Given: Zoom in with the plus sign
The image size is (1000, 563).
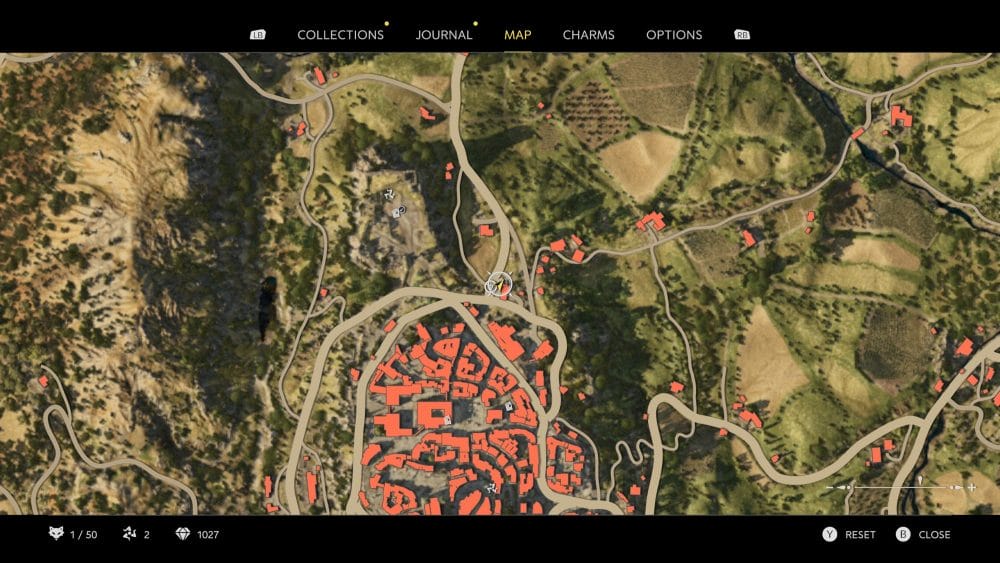Looking at the screenshot, I should (x=971, y=487).
